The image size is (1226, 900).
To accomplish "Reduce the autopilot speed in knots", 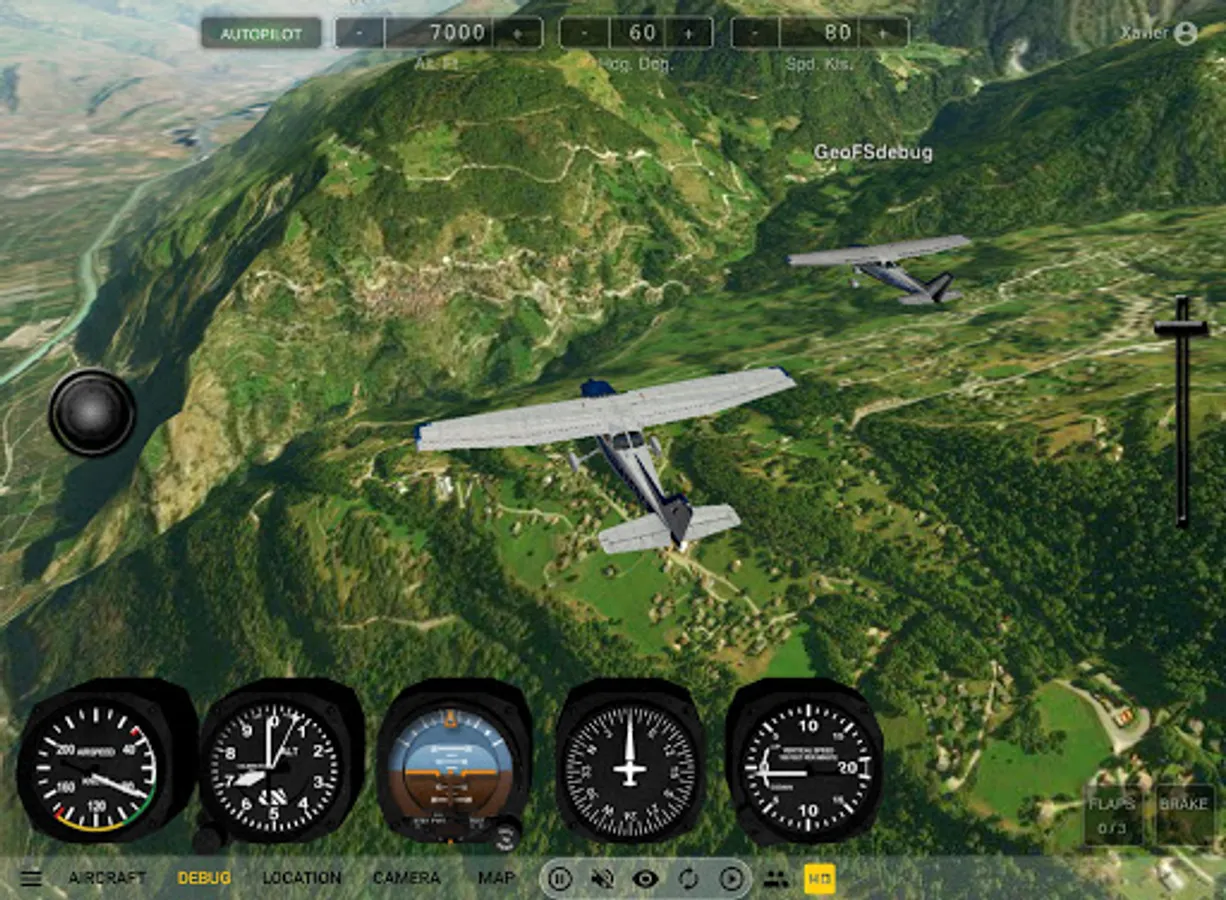I will [755, 33].
